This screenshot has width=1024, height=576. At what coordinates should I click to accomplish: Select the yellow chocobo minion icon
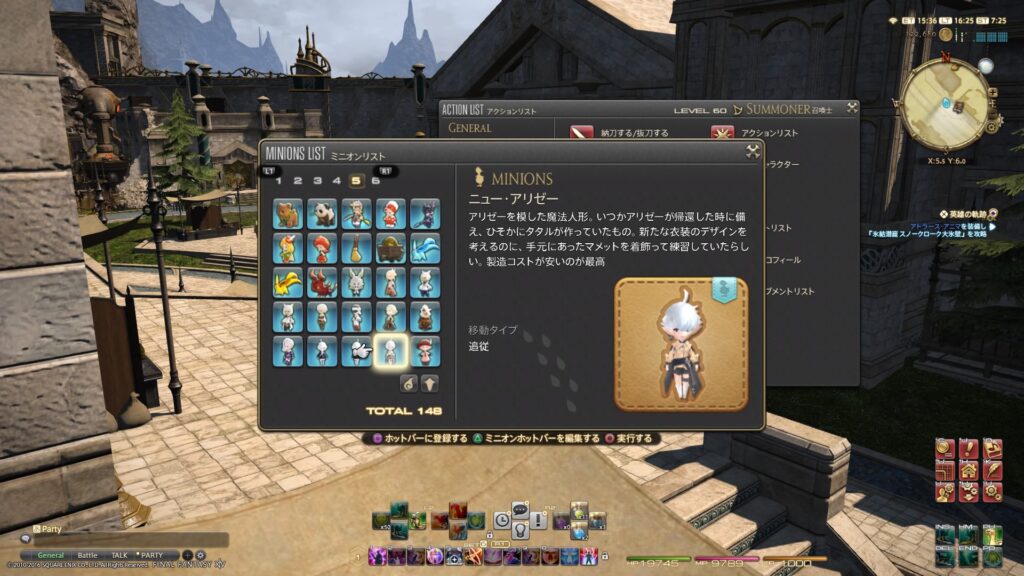[288, 283]
